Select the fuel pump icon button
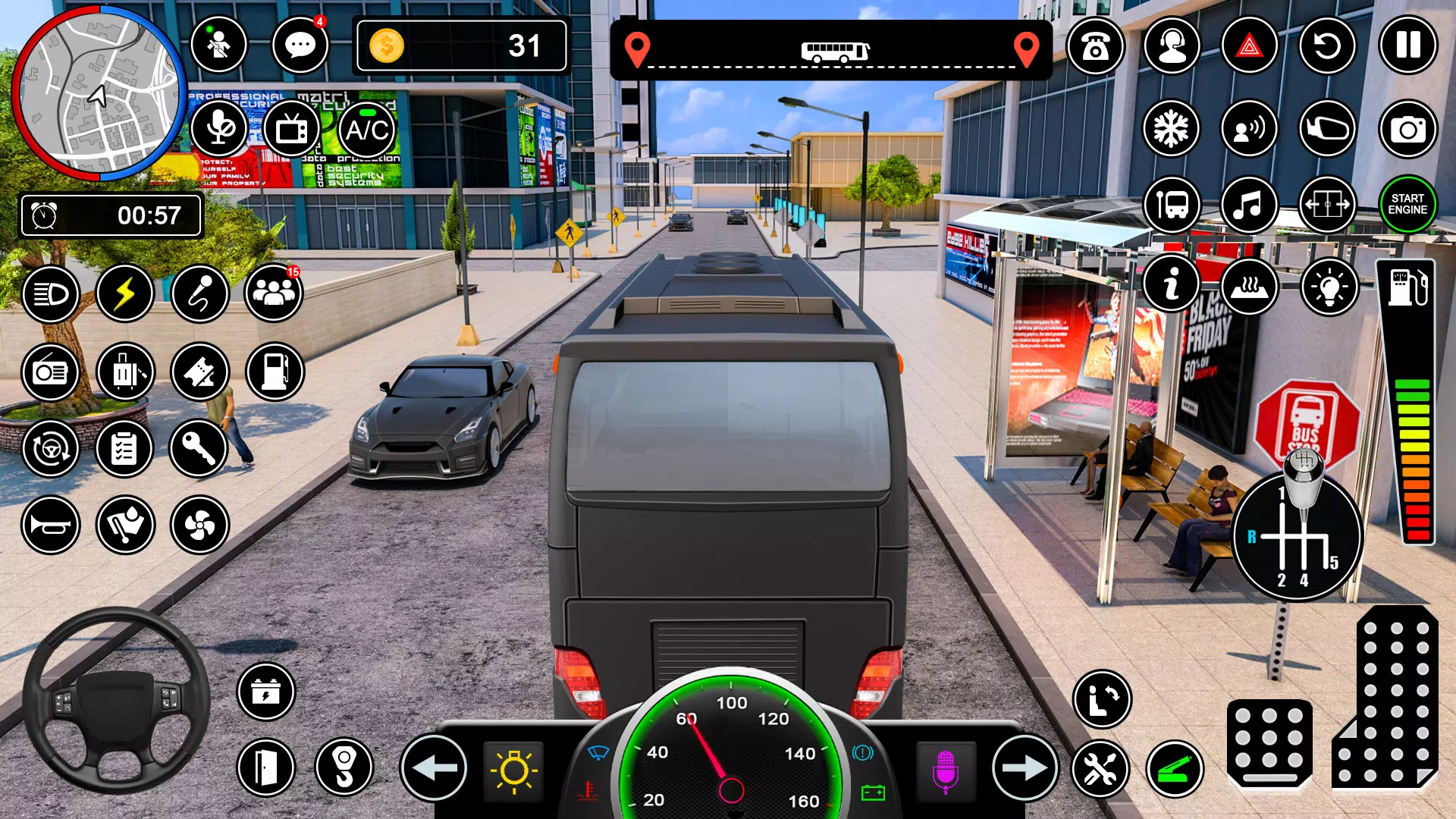Image resolution: width=1456 pixels, height=819 pixels. click(x=275, y=372)
